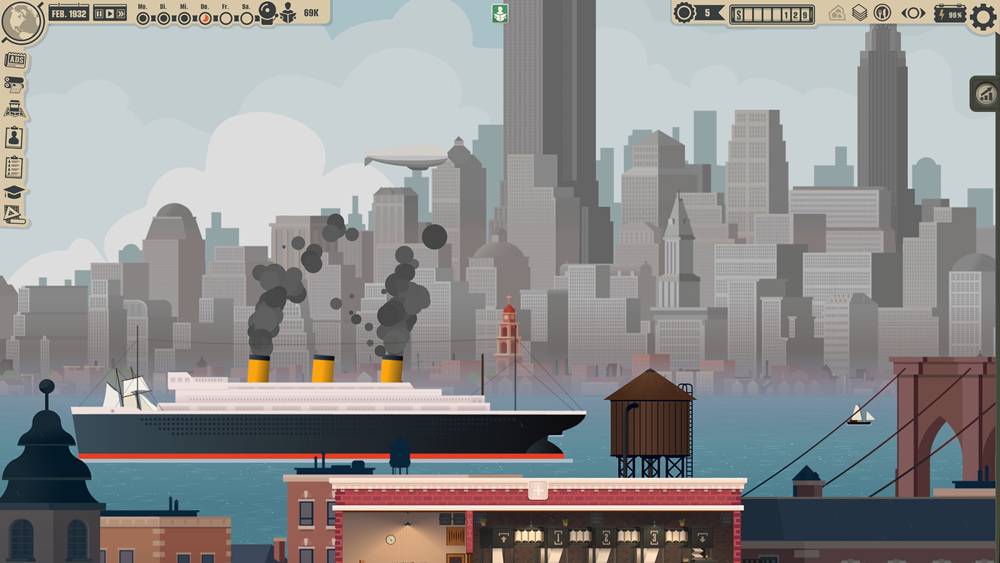Click the green bookmark notification icon

point(500,13)
